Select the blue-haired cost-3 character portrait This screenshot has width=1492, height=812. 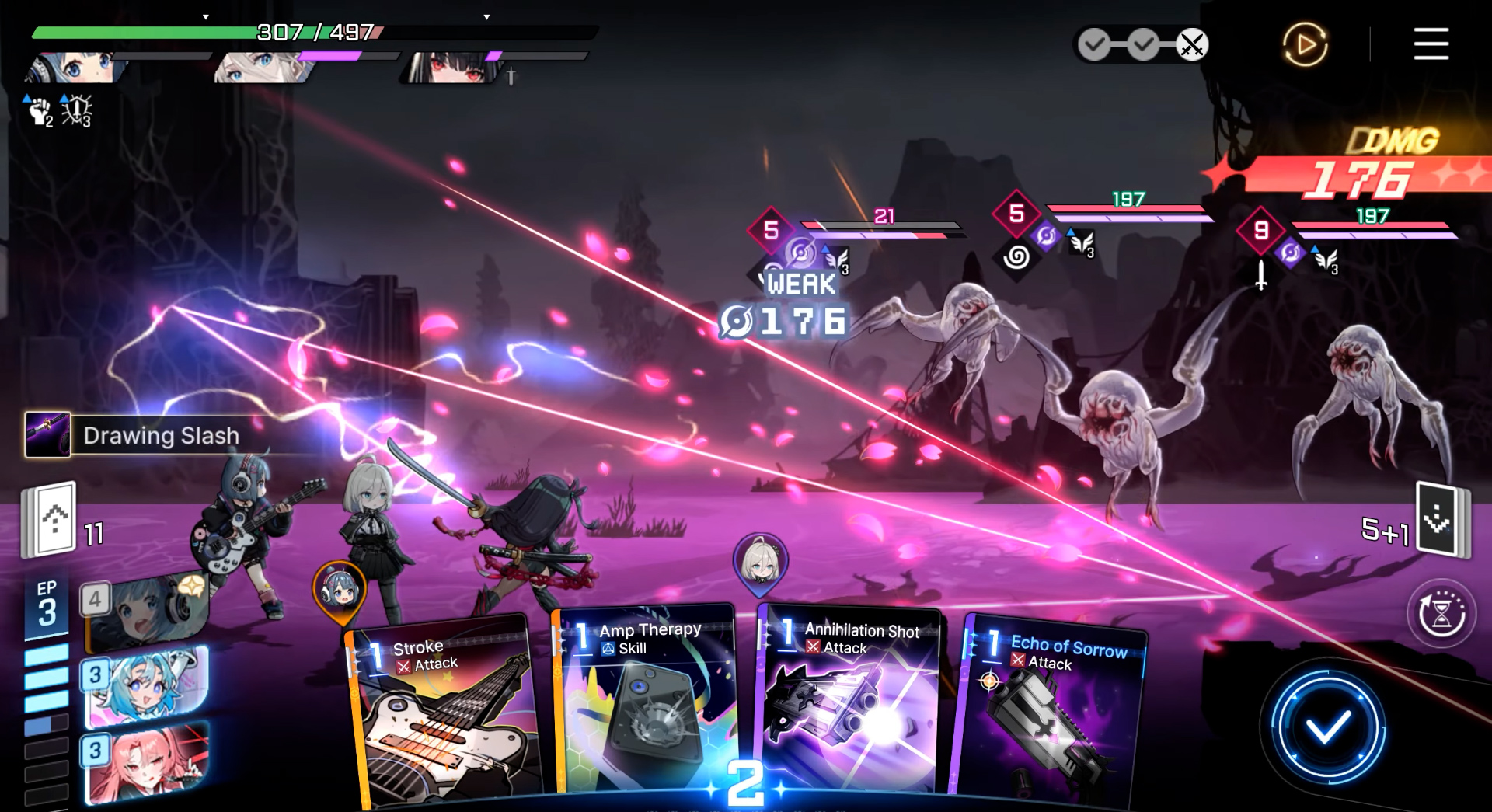click(x=148, y=687)
